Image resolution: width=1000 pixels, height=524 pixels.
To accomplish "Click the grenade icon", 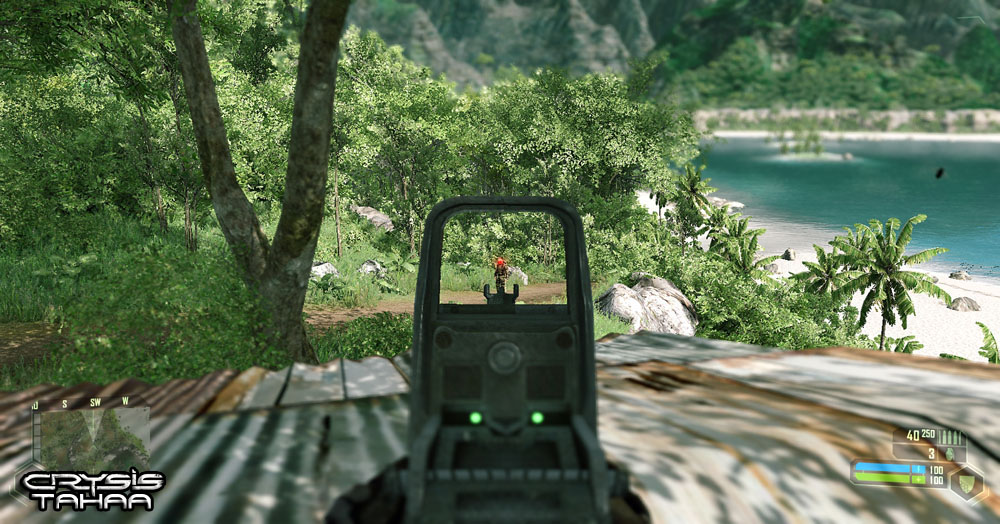I will [948, 453].
